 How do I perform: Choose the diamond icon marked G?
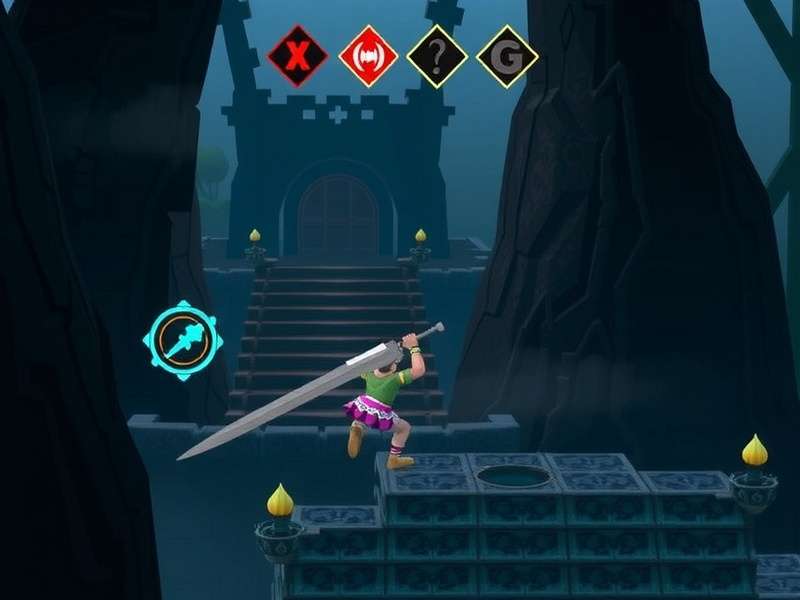point(507,56)
